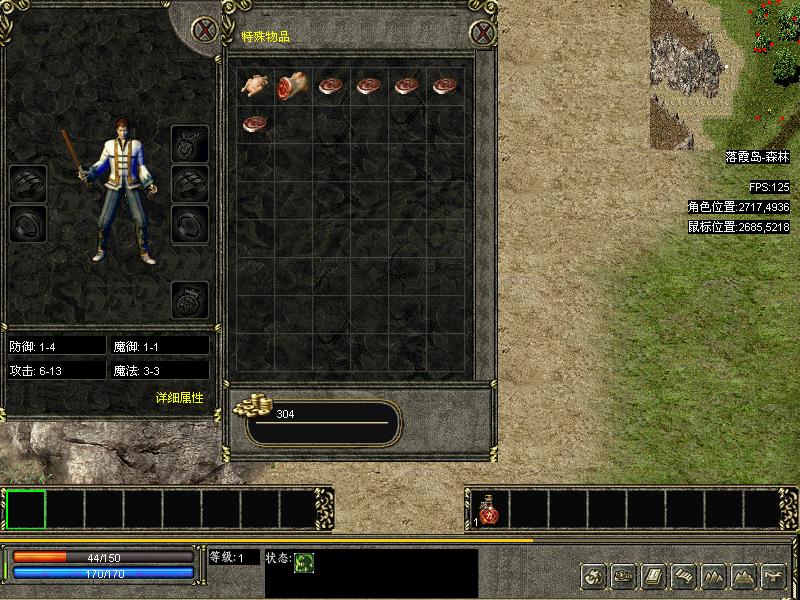
Task: Select the left ring equipment slot
Action: coord(28,223)
